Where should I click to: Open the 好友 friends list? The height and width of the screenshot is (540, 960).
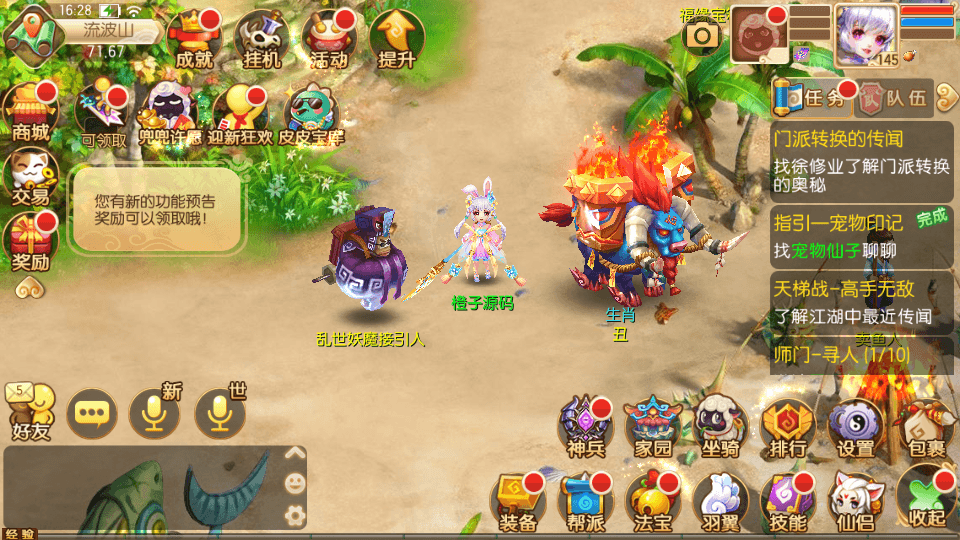[30, 412]
